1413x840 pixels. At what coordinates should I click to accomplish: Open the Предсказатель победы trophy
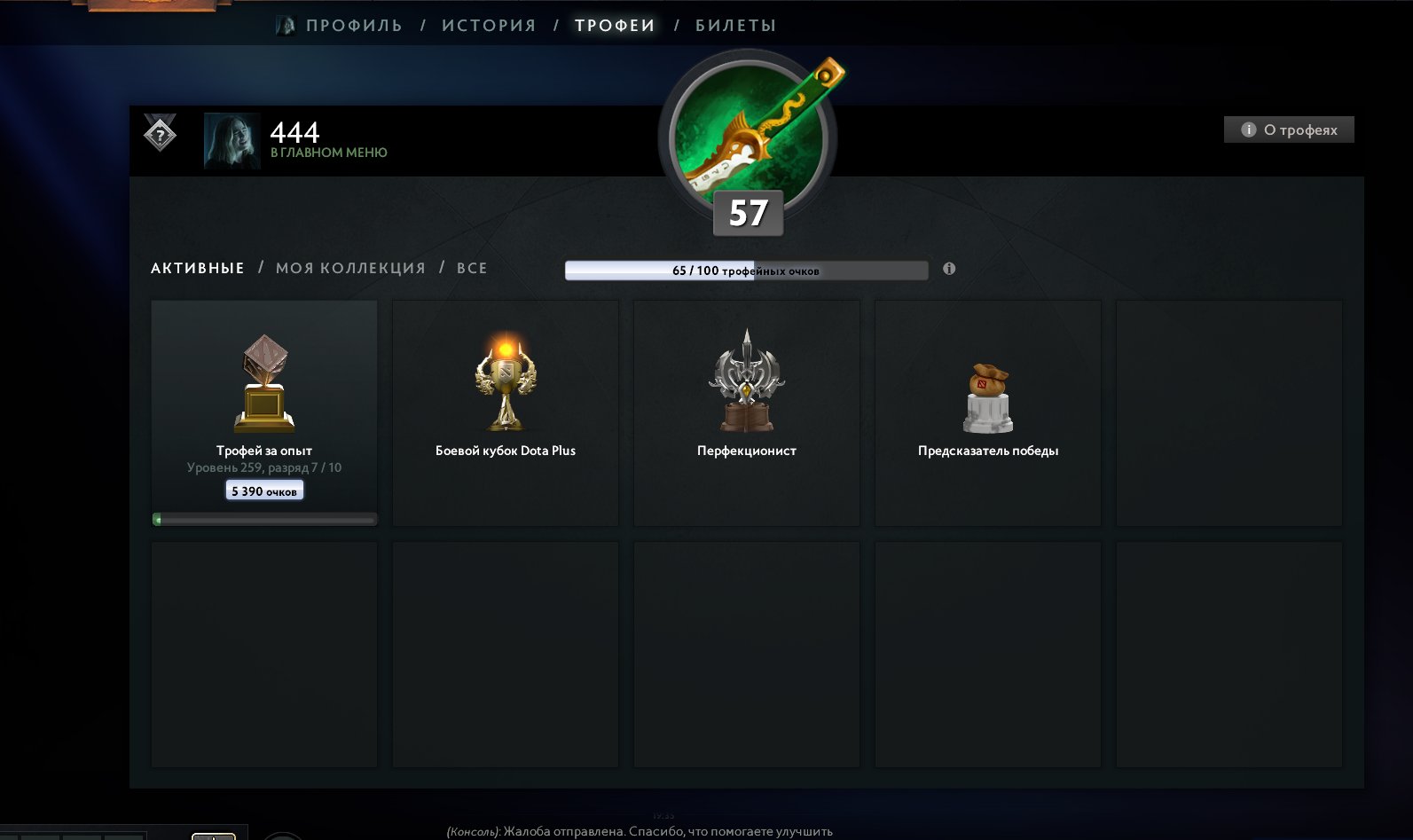pos(988,412)
